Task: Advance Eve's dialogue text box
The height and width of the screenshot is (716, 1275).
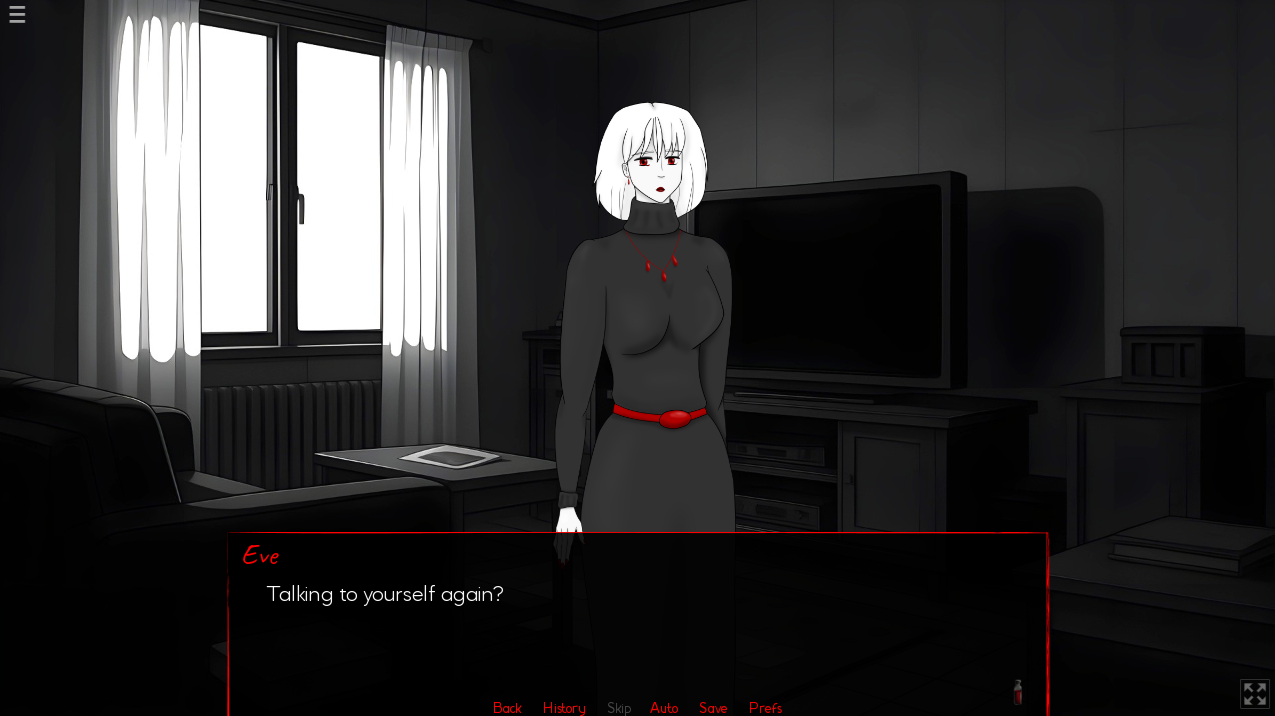Action: tap(637, 620)
